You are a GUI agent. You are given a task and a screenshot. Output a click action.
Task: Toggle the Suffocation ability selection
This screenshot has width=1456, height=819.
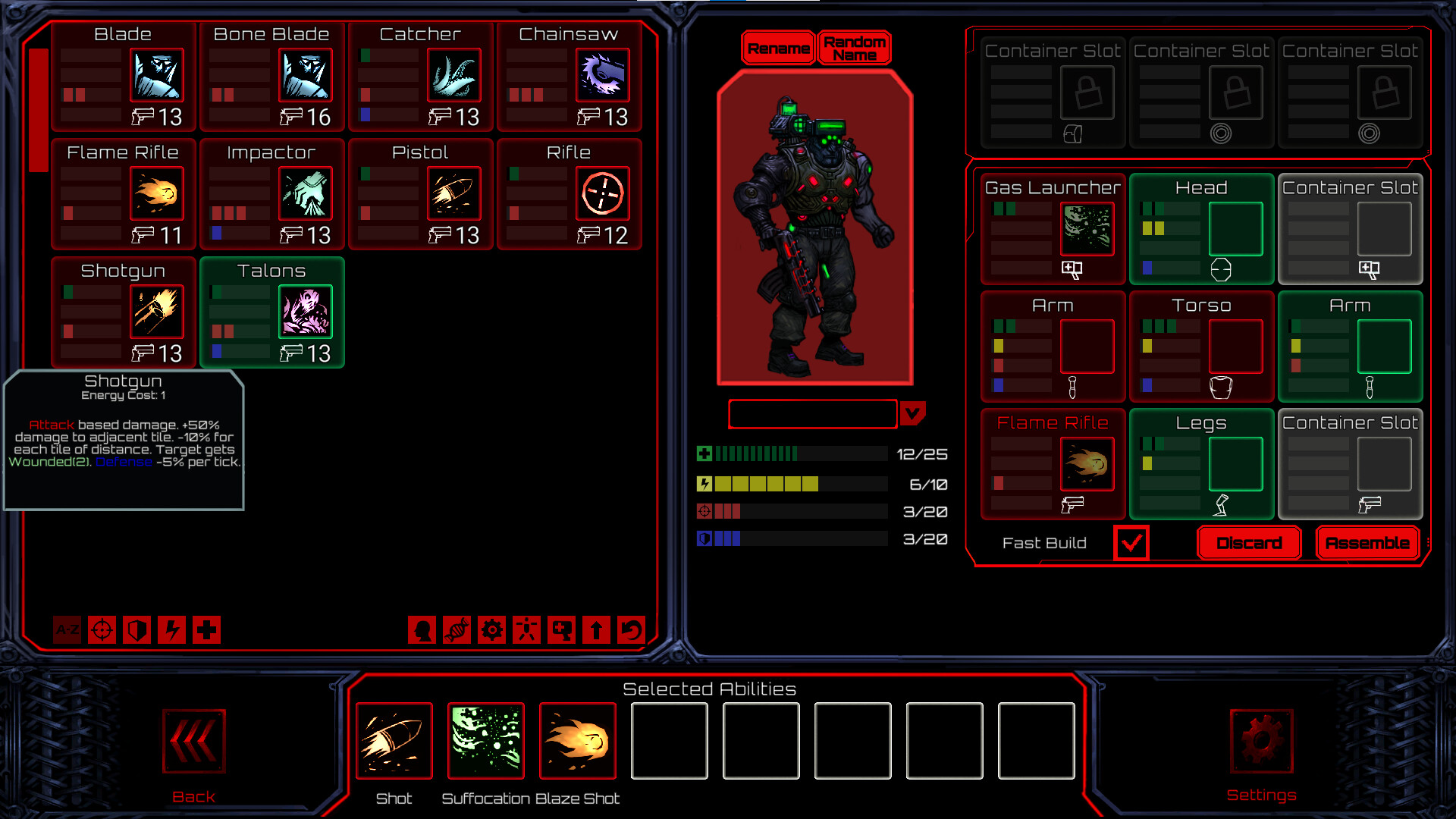[x=485, y=741]
